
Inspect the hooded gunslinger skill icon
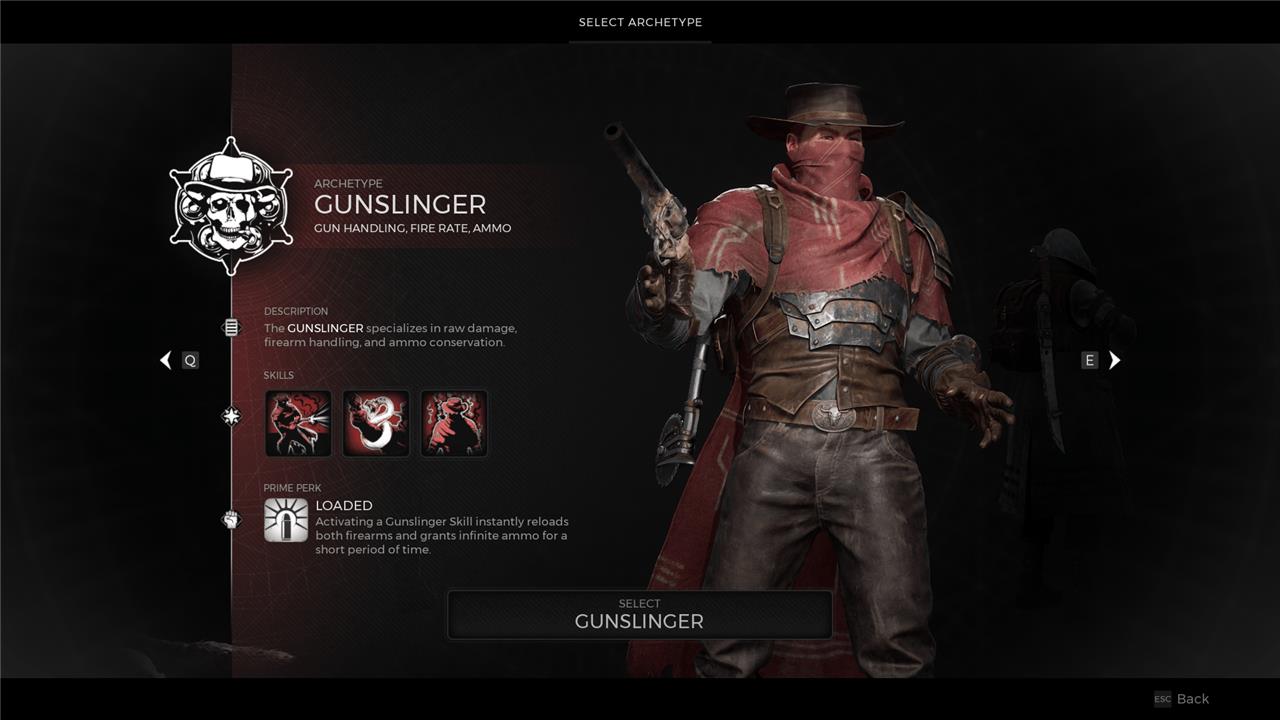point(454,423)
